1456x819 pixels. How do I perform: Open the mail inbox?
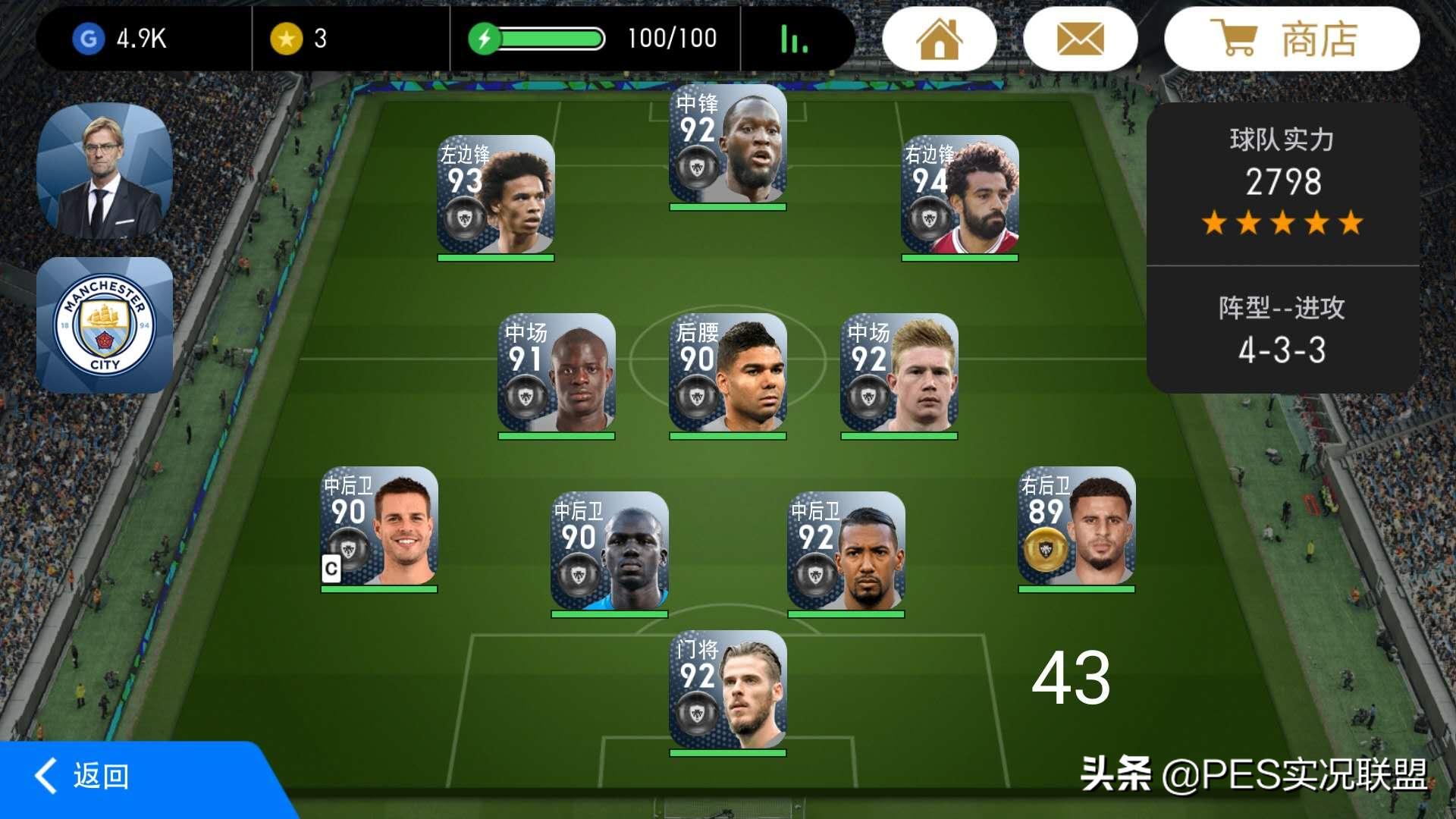click(x=1080, y=39)
